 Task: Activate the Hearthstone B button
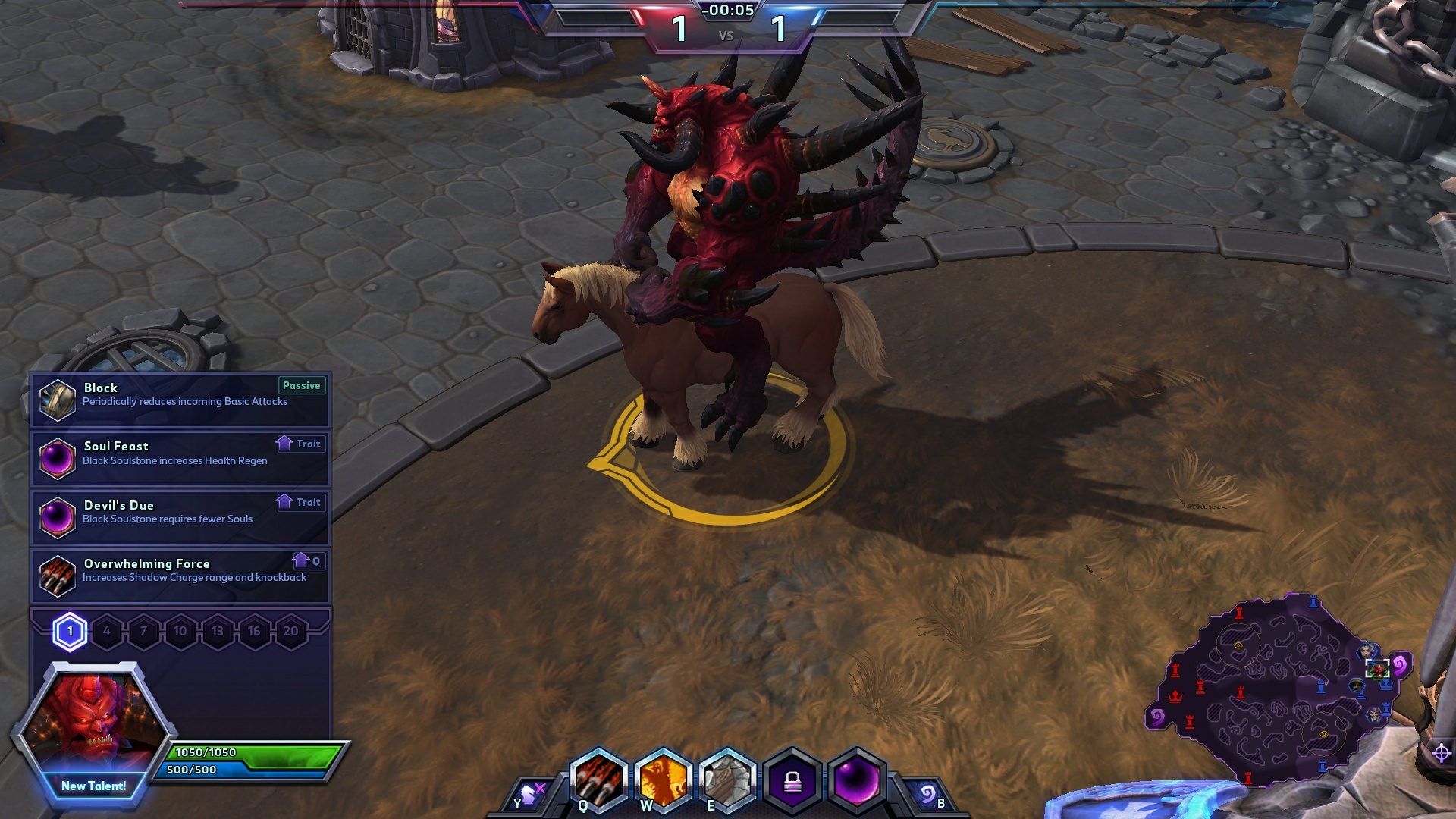click(928, 795)
